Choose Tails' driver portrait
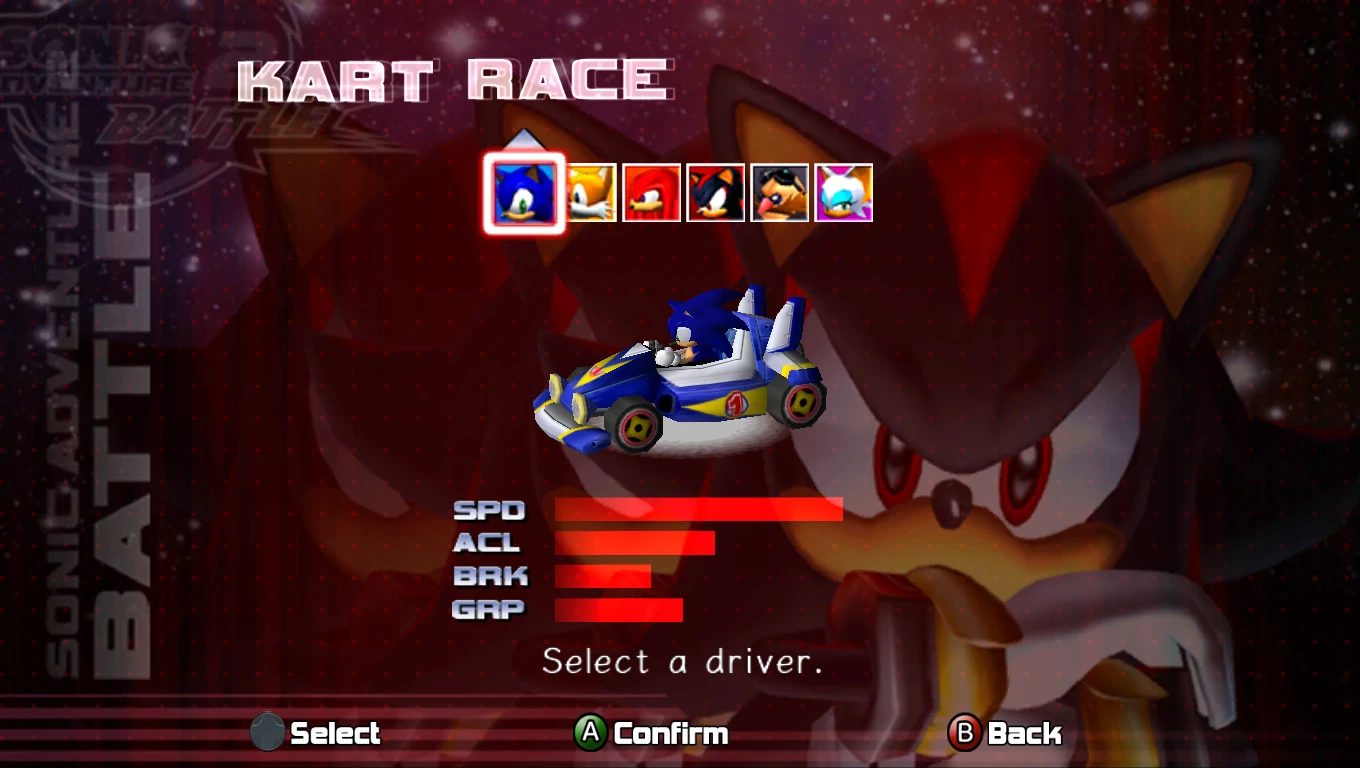This screenshot has width=1360, height=768. (x=591, y=193)
